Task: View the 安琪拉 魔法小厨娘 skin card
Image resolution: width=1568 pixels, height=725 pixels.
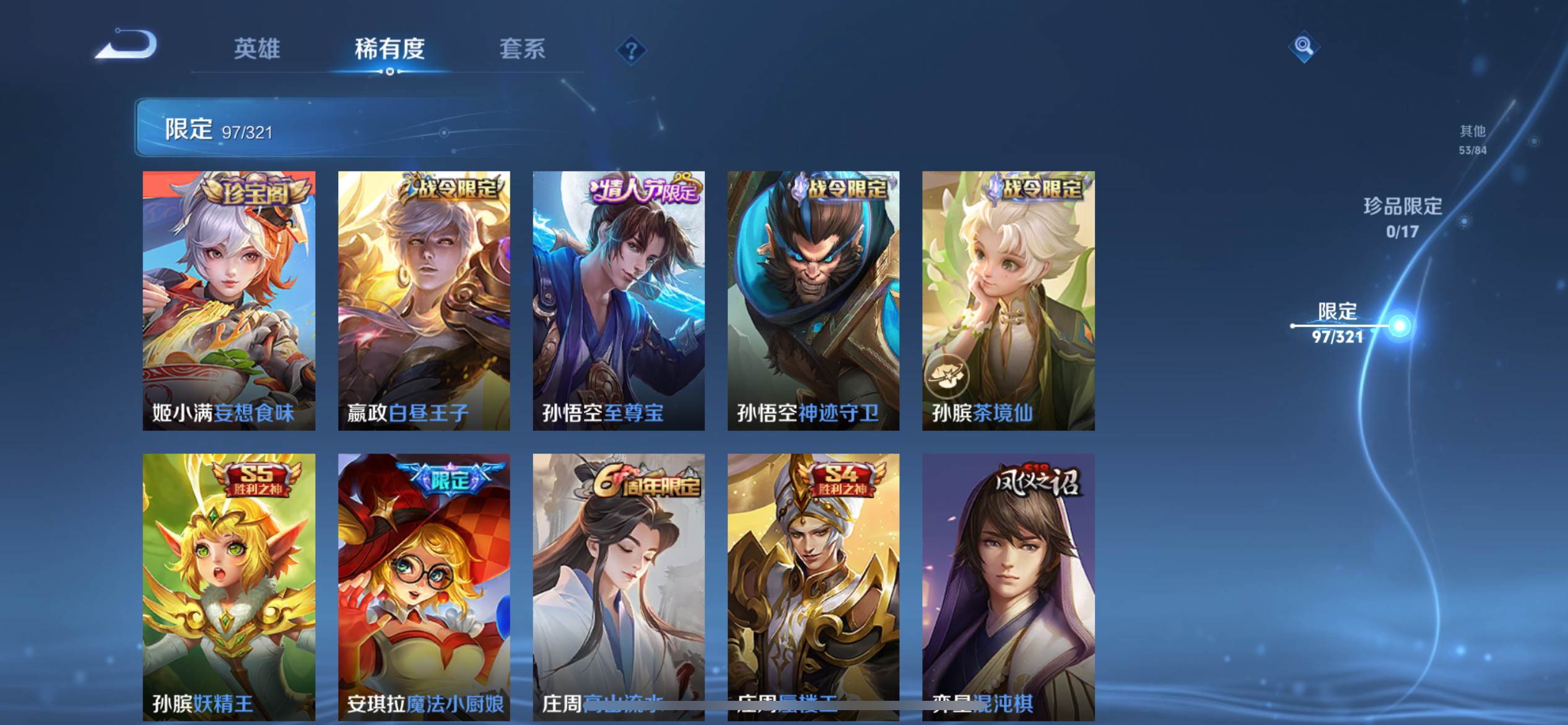Action: (424, 586)
